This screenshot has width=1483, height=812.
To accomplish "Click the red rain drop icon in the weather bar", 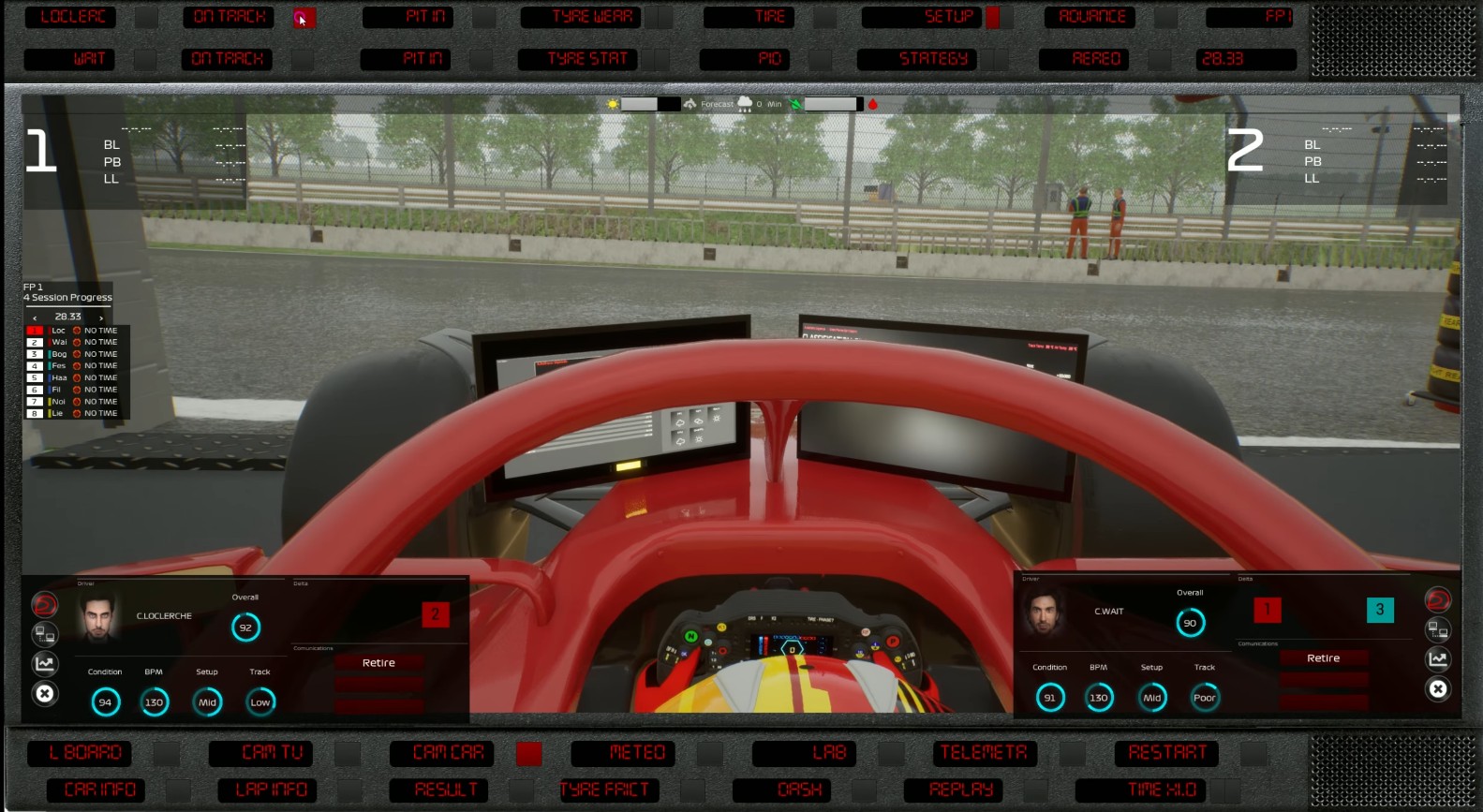I will click(x=873, y=103).
